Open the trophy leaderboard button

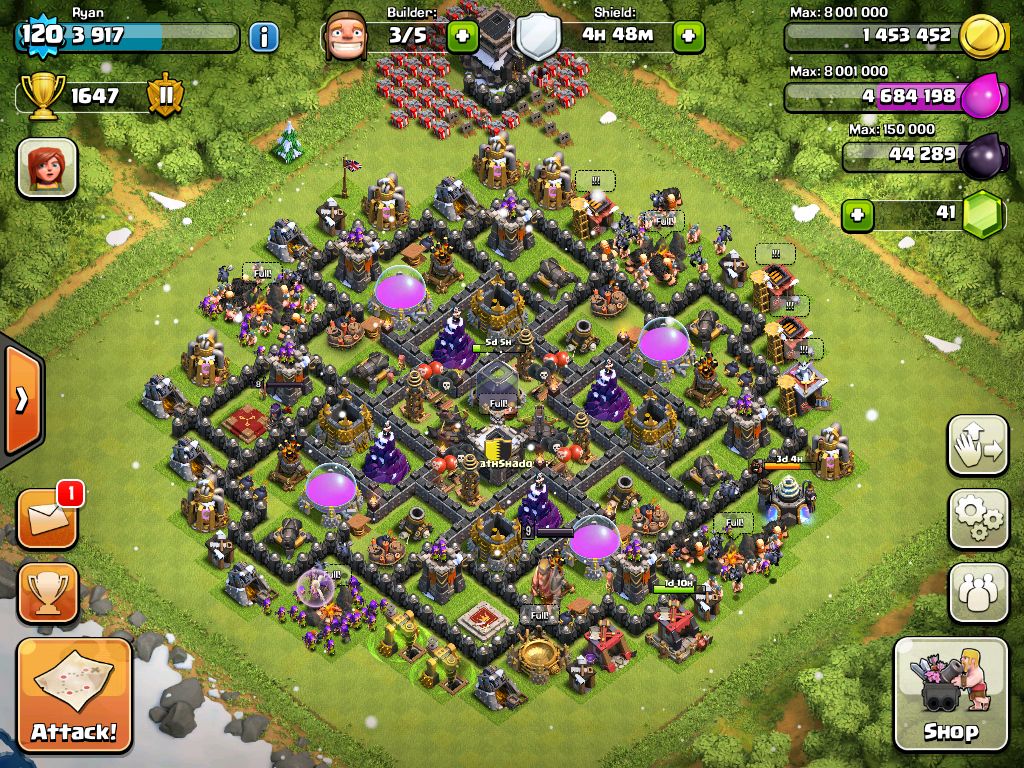coord(47,593)
